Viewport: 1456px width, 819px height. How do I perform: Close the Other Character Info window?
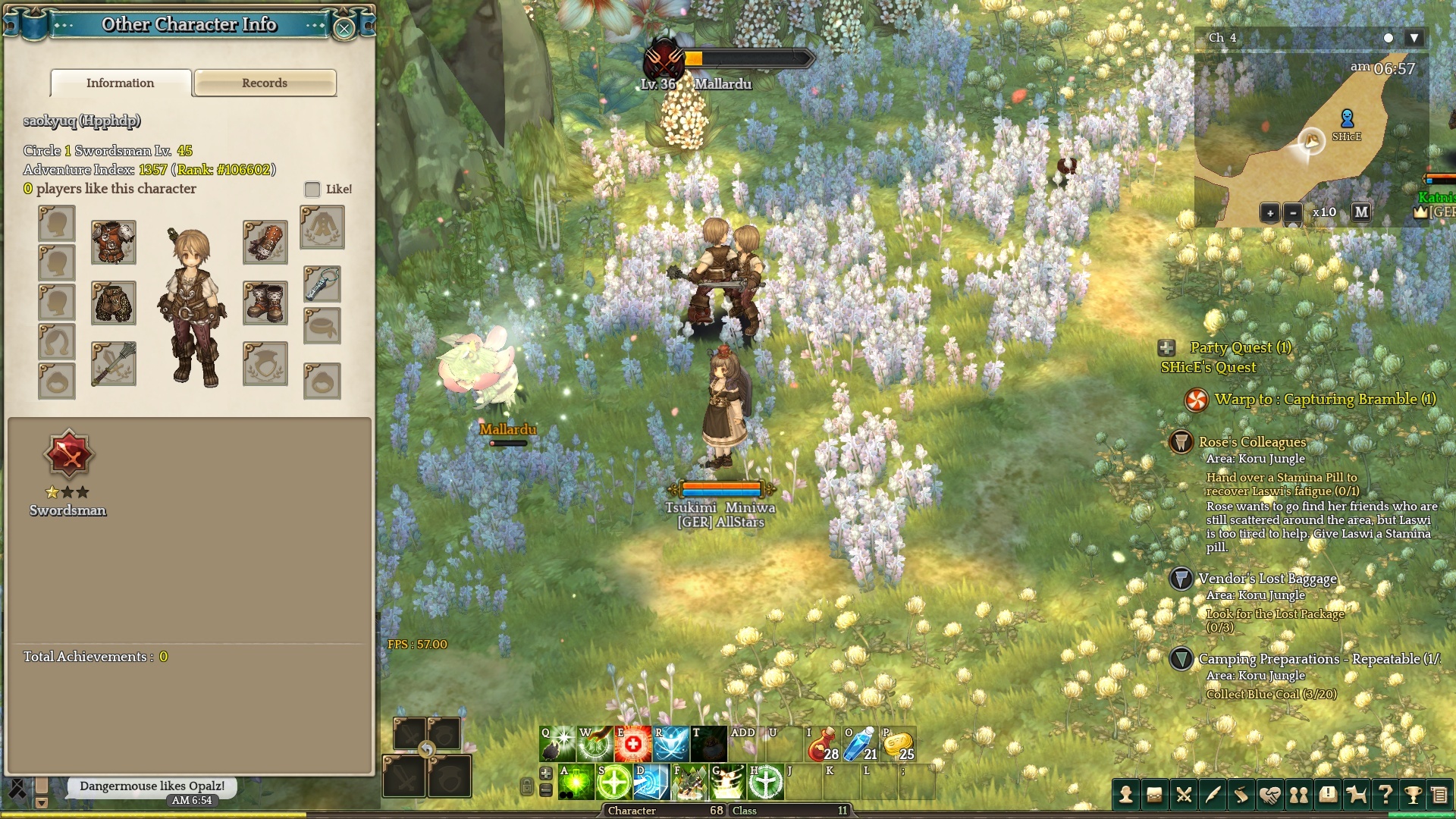tap(344, 29)
